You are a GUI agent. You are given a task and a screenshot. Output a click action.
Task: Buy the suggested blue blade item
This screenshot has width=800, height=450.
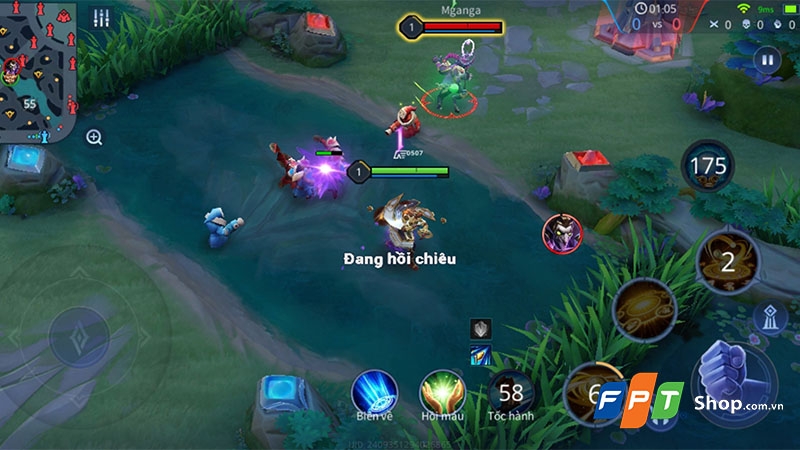480,353
